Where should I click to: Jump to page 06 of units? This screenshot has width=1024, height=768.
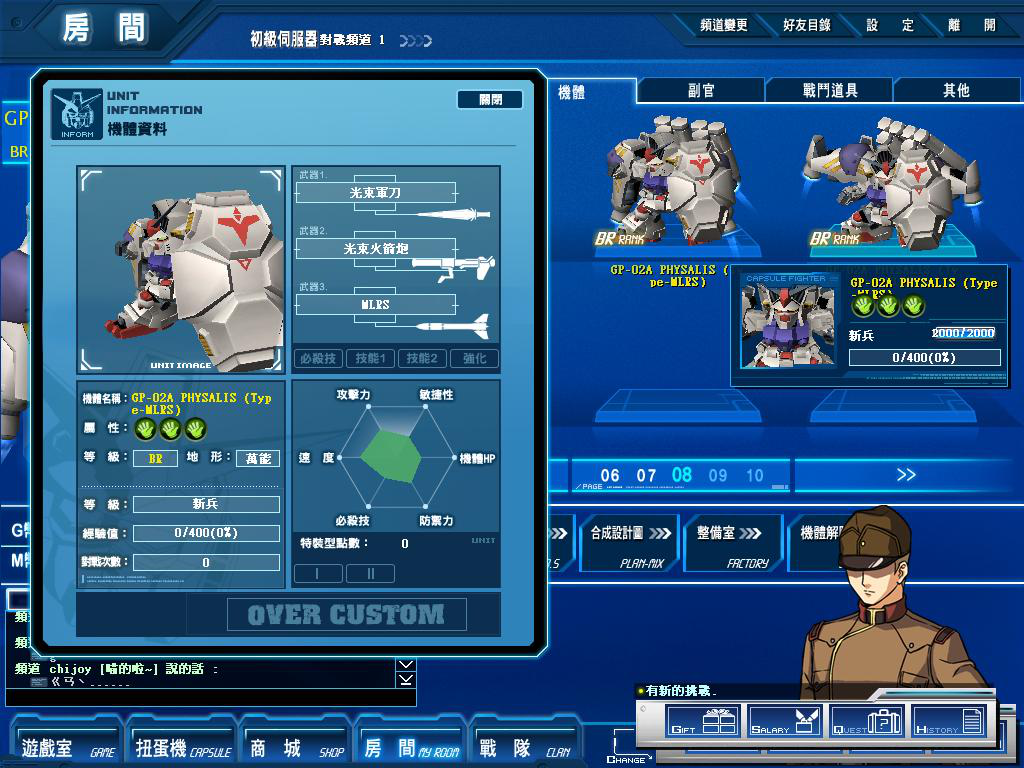coord(610,476)
